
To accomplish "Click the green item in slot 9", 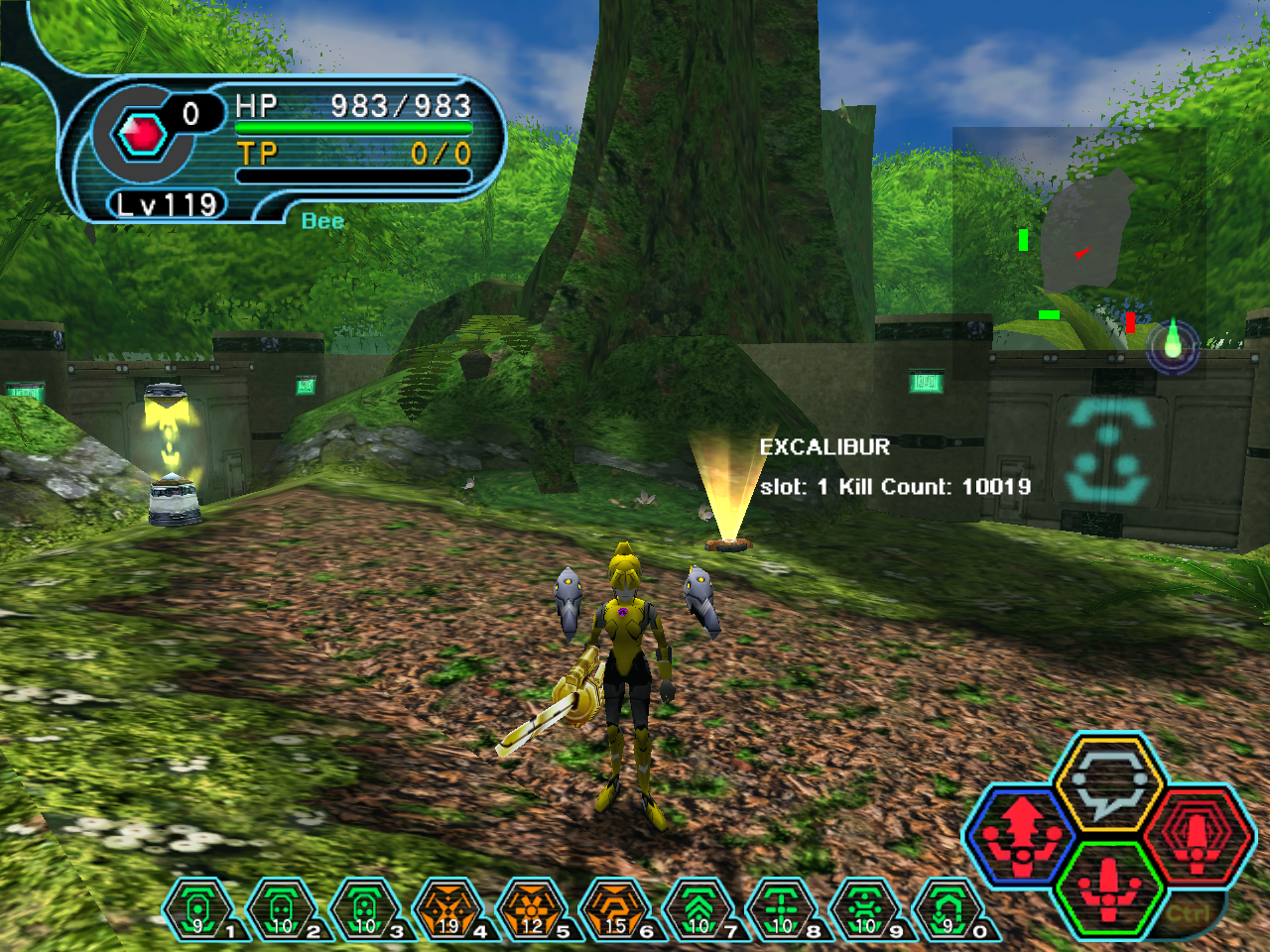I will click(865, 908).
